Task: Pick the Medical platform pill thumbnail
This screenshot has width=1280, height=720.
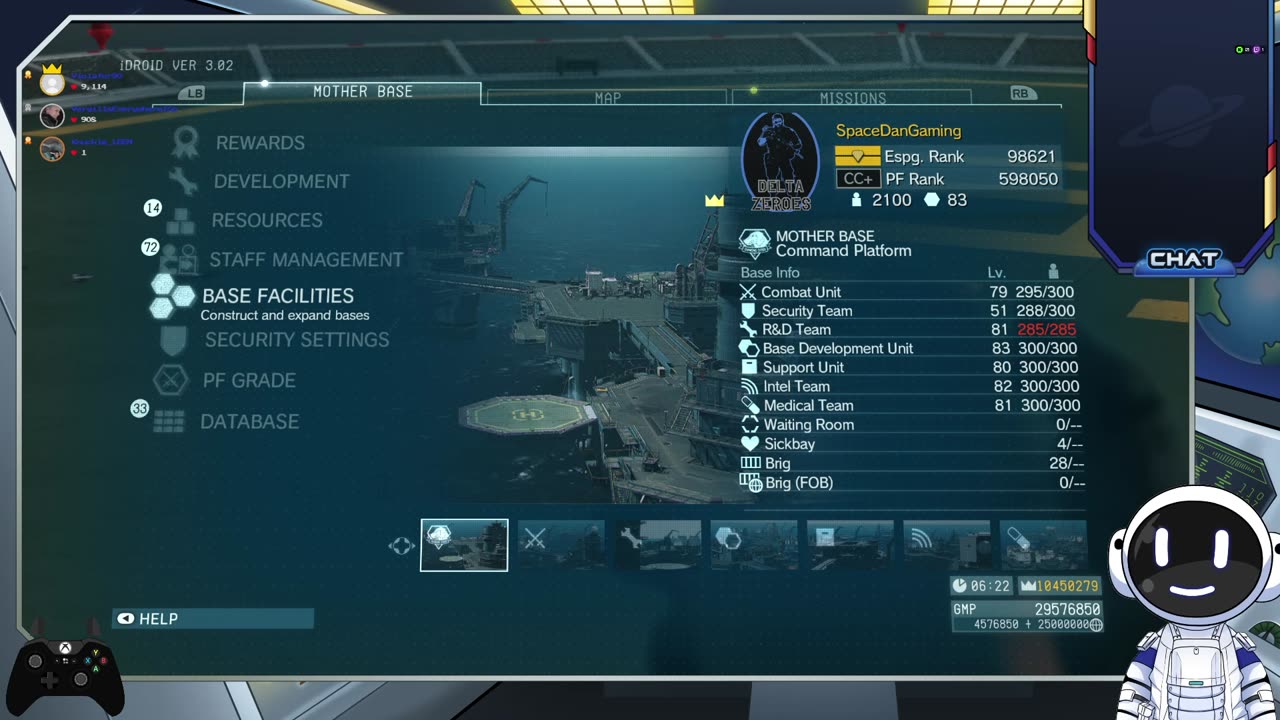Action: [x=1042, y=545]
